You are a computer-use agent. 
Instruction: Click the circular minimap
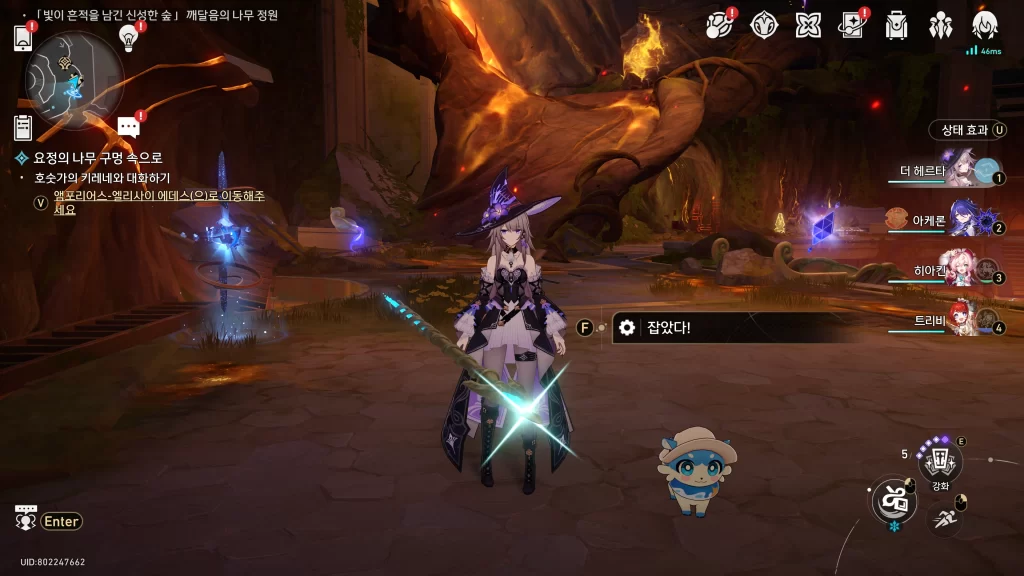(75, 79)
